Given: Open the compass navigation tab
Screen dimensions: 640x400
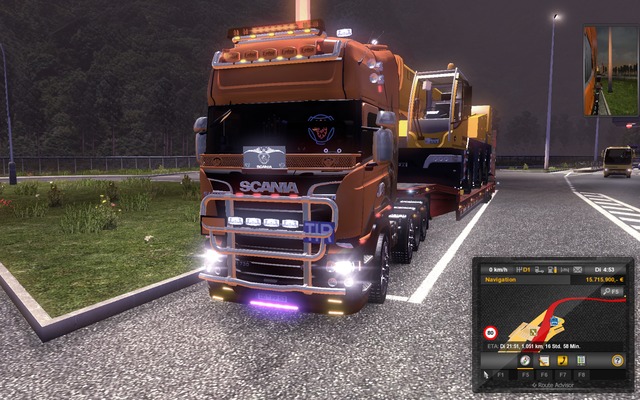Looking at the screenshot, I should [x=525, y=360].
